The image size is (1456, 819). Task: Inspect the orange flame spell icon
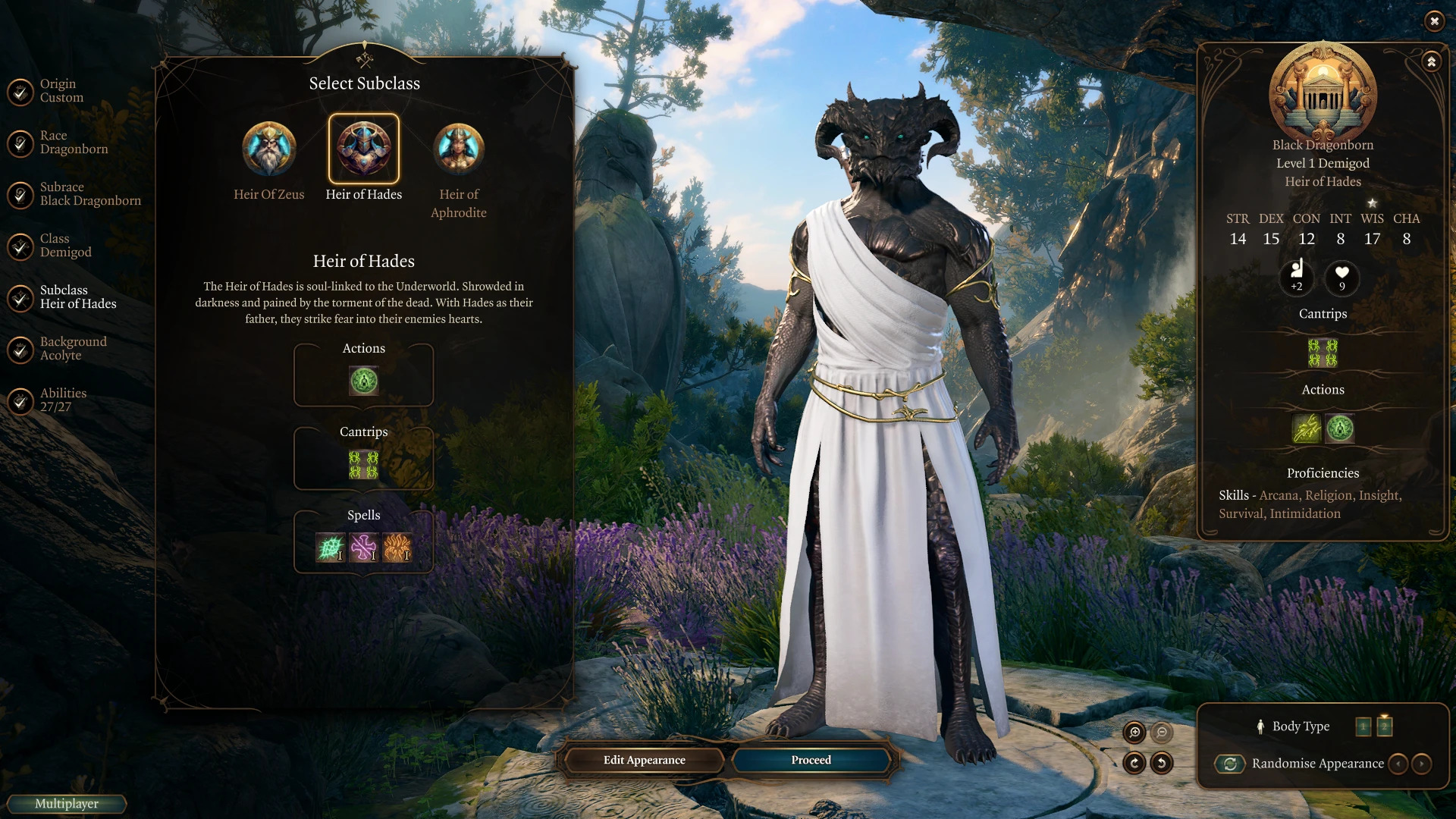coord(397,547)
